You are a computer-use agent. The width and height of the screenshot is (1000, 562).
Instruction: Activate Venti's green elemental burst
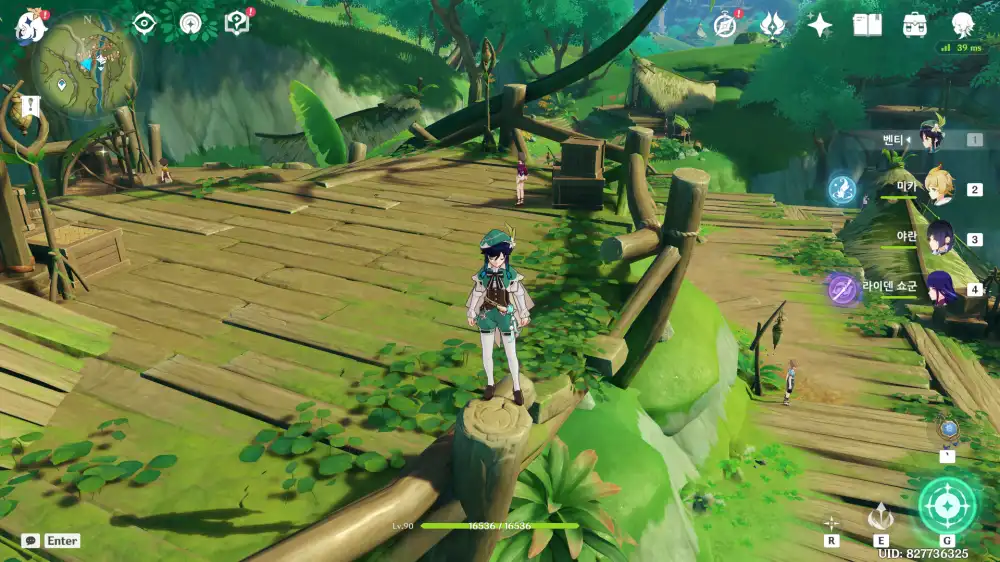coord(946,505)
